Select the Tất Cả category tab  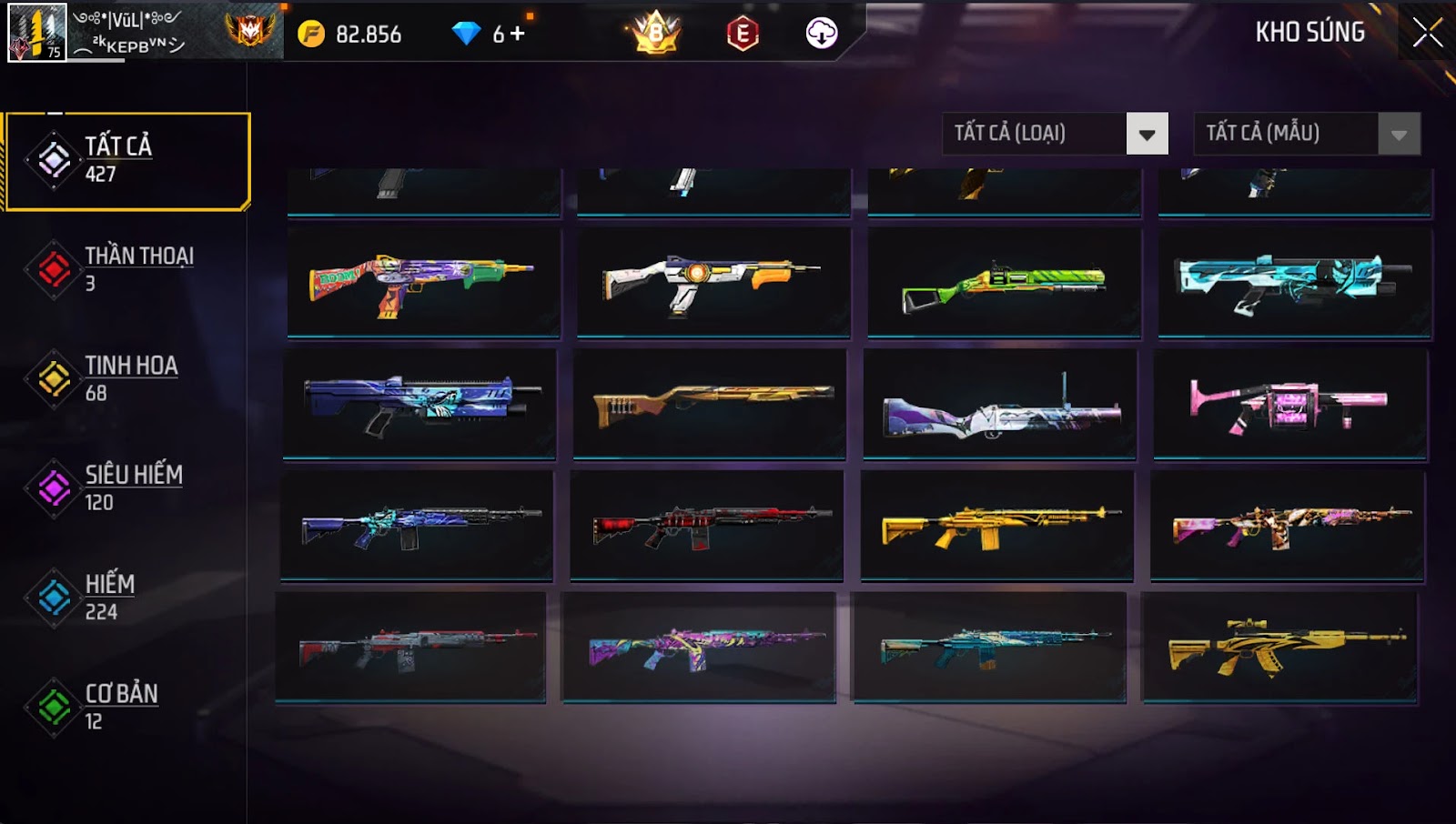[x=127, y=160]
